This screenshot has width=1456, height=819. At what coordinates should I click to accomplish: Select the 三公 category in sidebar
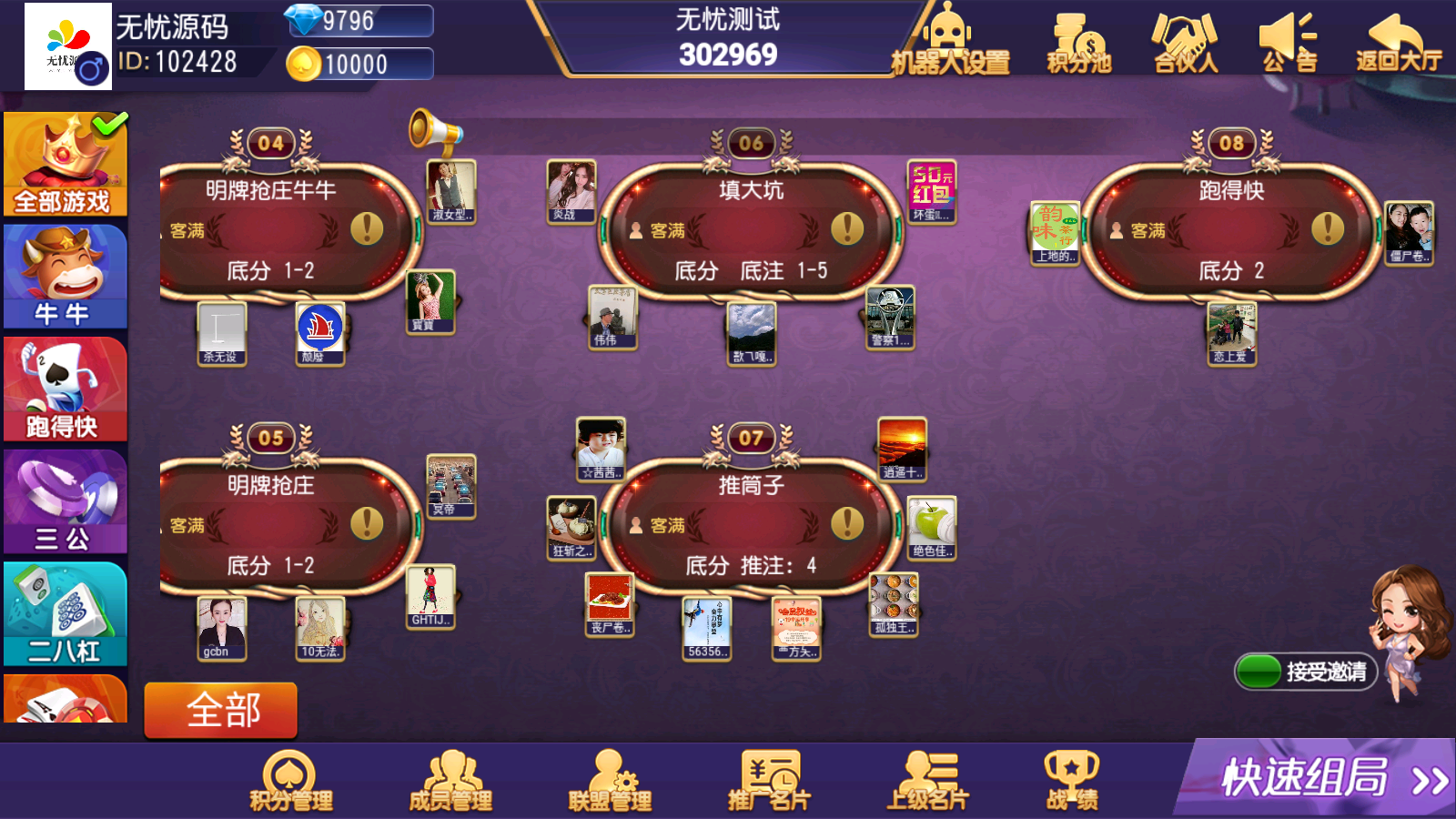click(64, 500)
